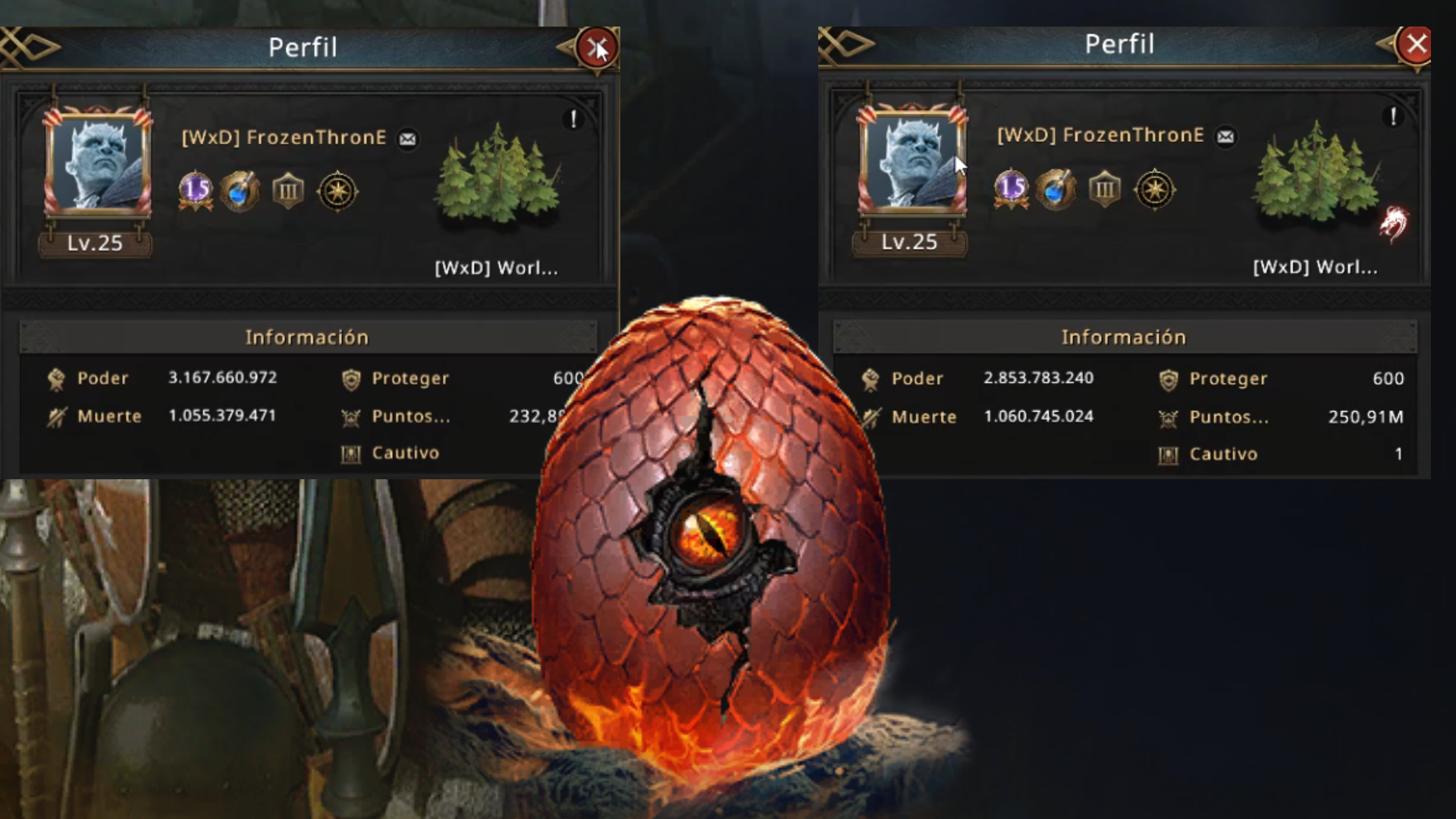Select VIP 15 badge in the 1.055.379.471 kills profile
1456x819 pixels.
coord(196,190)
